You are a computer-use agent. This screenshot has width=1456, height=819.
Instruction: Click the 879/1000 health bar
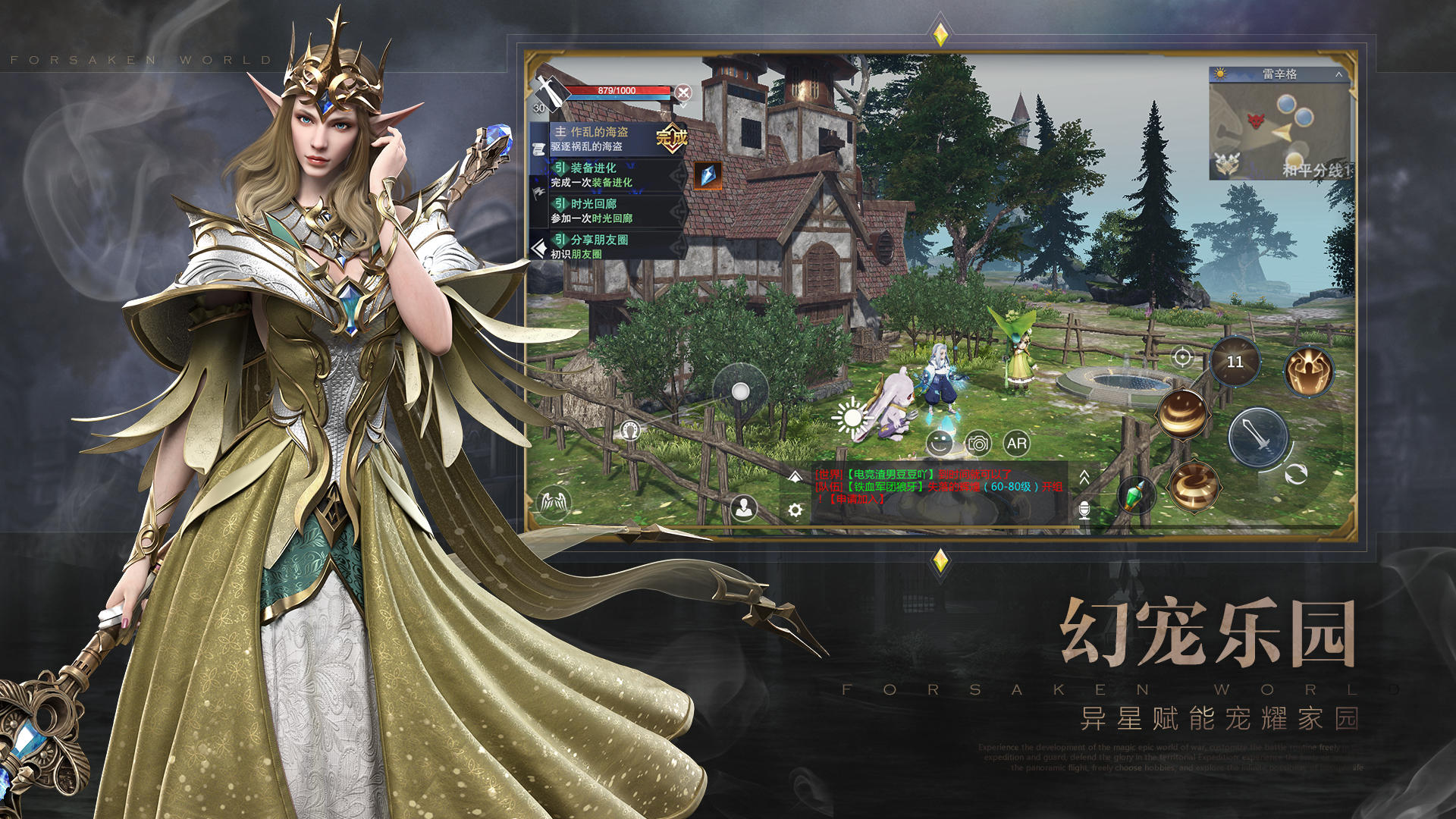[x=618, y=91]
